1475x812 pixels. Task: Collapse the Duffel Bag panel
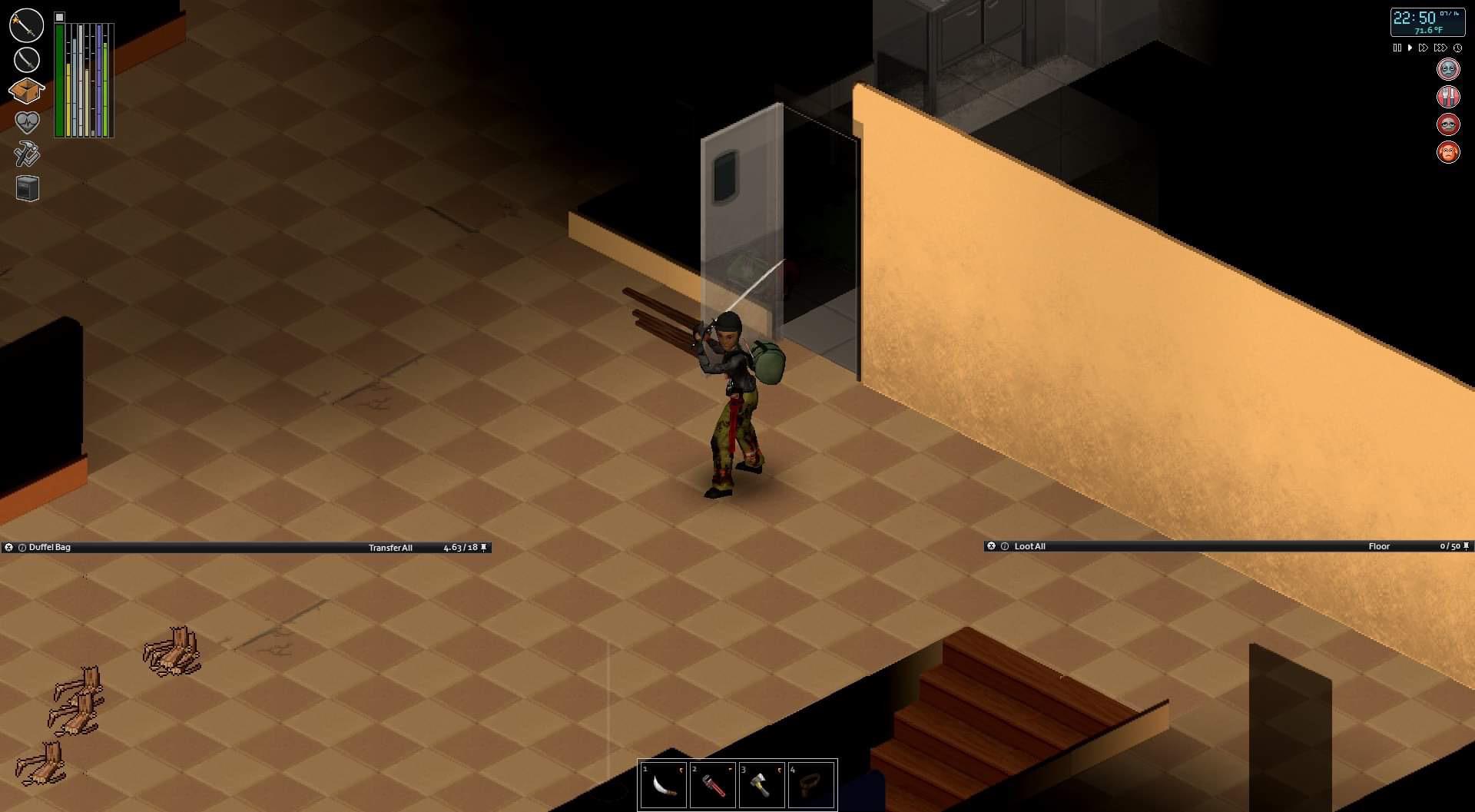(x=9, y=548)
